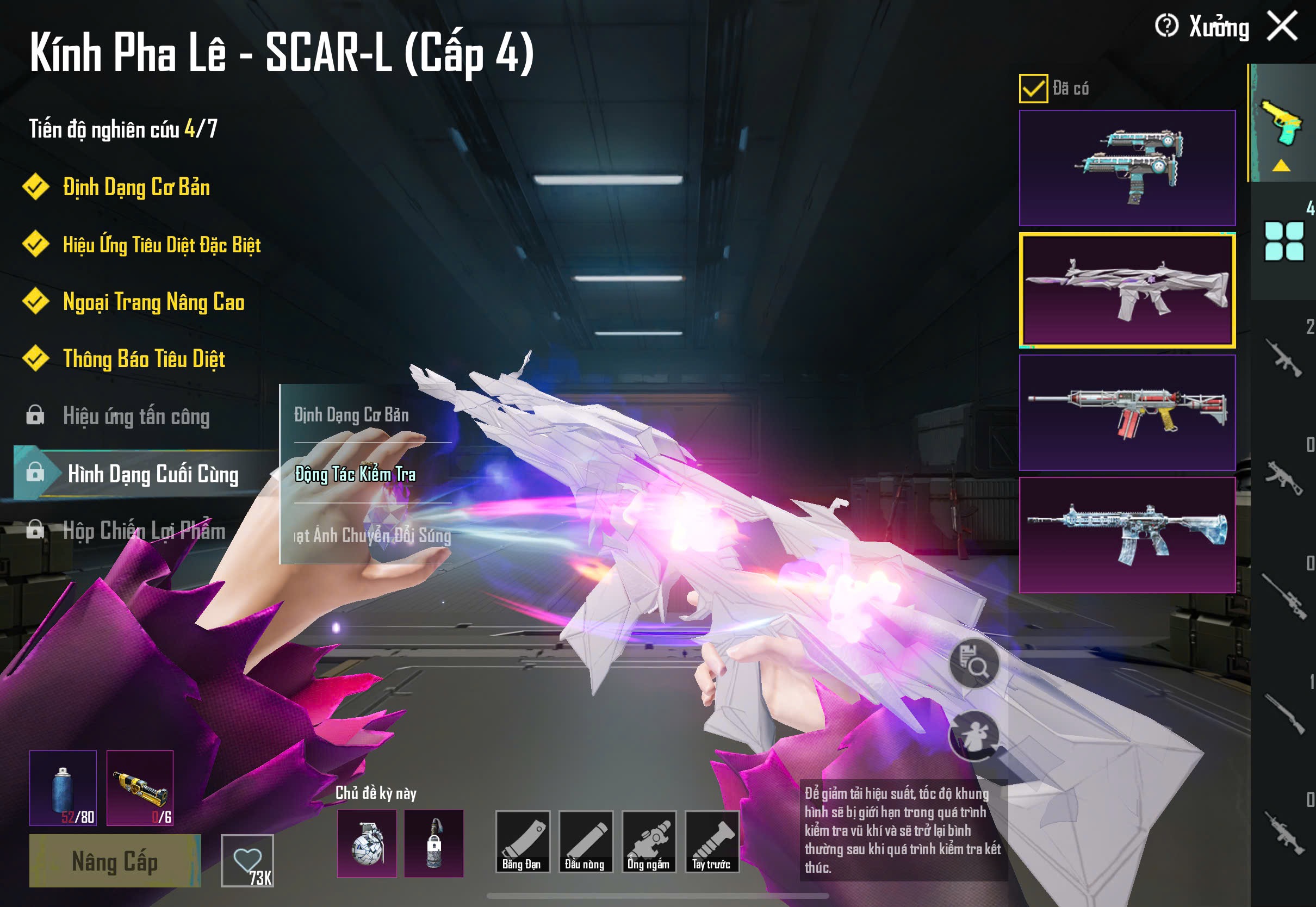Click the blue spray paint material slot

[x=63, y=788]
